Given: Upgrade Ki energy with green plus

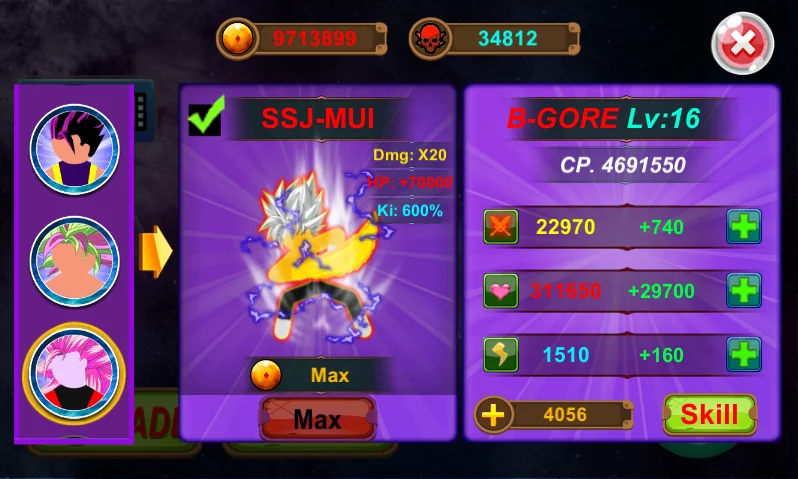Looking at the screenshot, I should (x=743, y=354).
